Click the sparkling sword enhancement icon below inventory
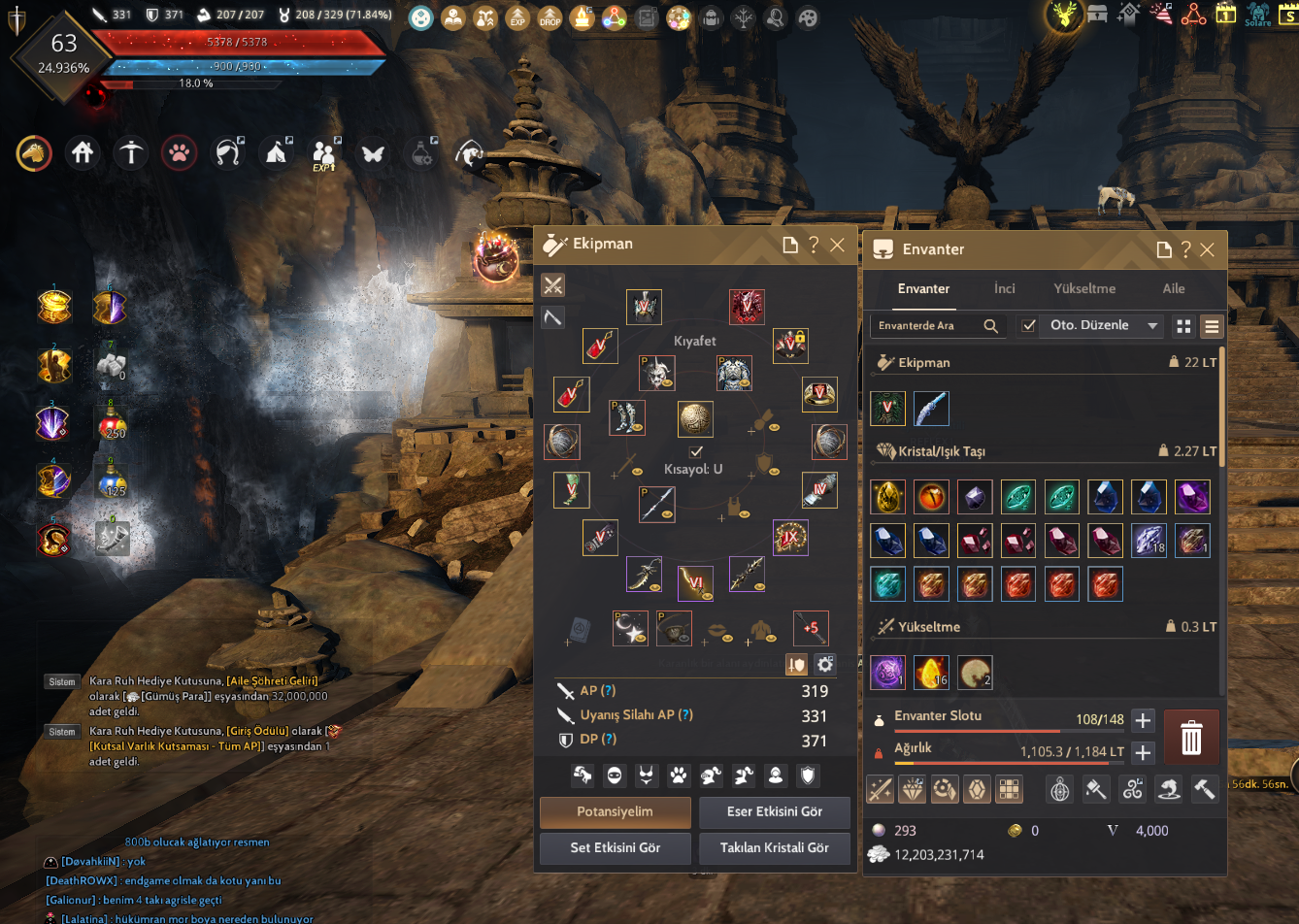The height and width of the screenshot is (924, 1299). point(880,789)
